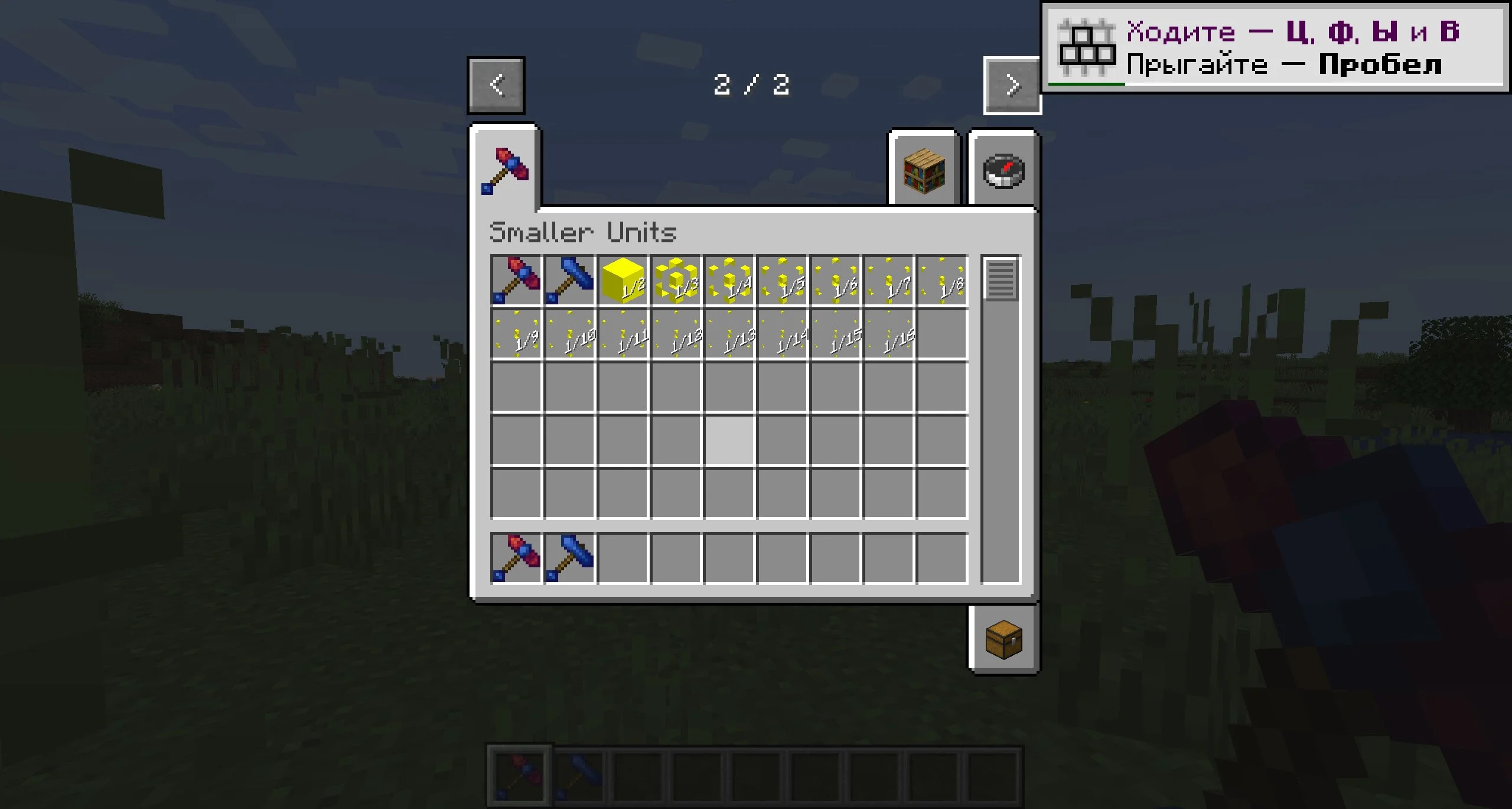Open the Smaller Units hammer tab
Screen dimensions: 1512x809
pos(505,170)
